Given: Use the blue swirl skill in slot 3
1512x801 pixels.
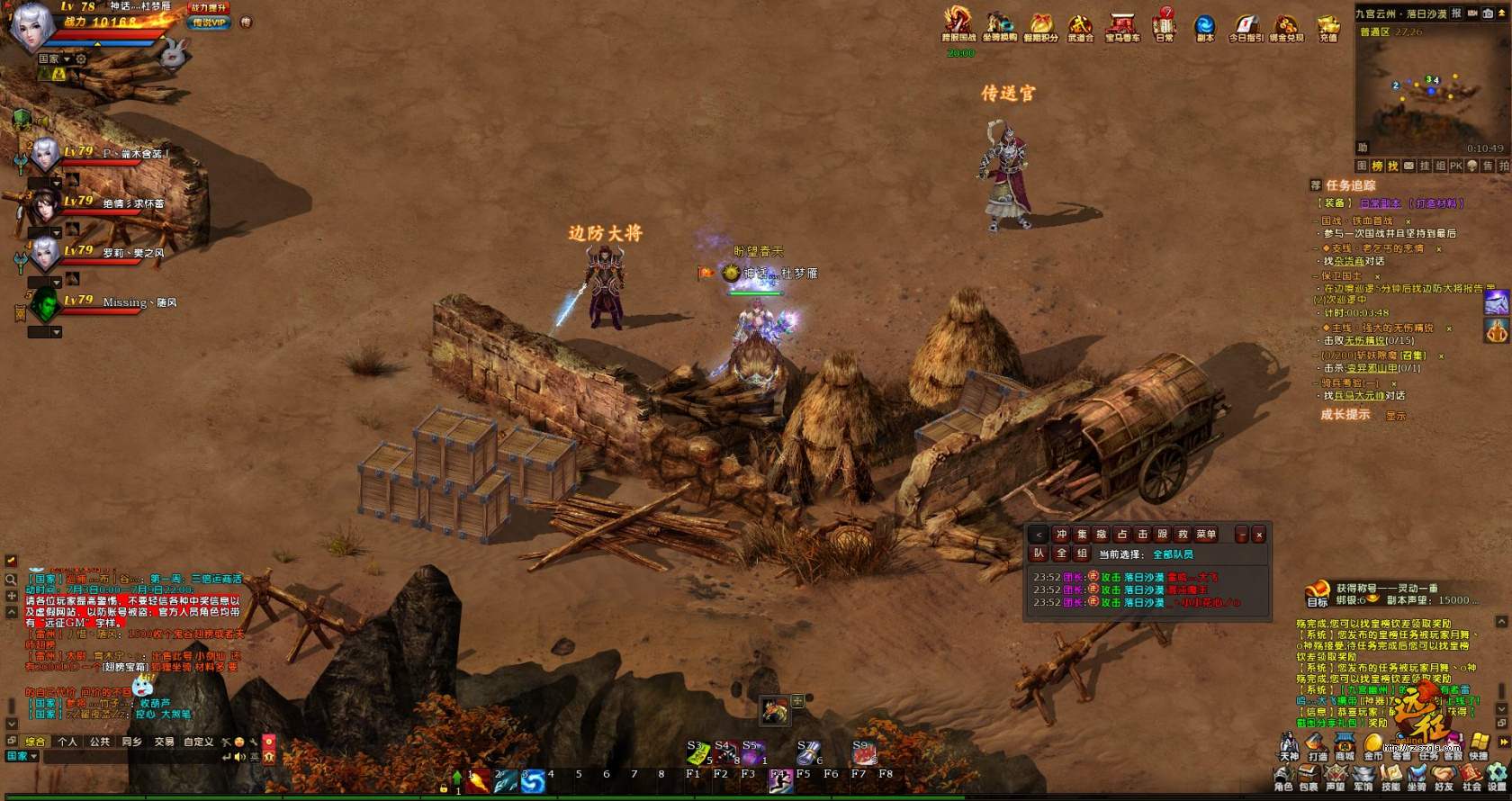Looking at the screenshot, I should click(533, 780).
